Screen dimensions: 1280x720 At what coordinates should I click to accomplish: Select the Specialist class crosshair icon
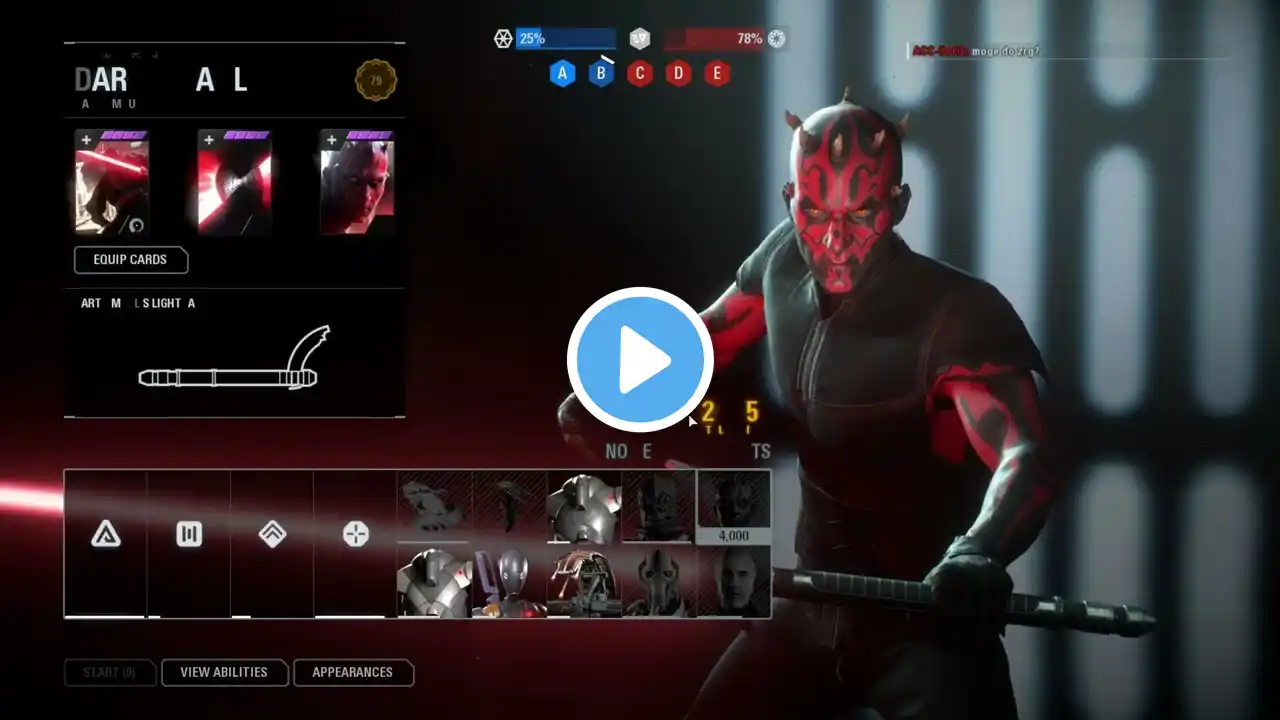[x=355, y=535]
